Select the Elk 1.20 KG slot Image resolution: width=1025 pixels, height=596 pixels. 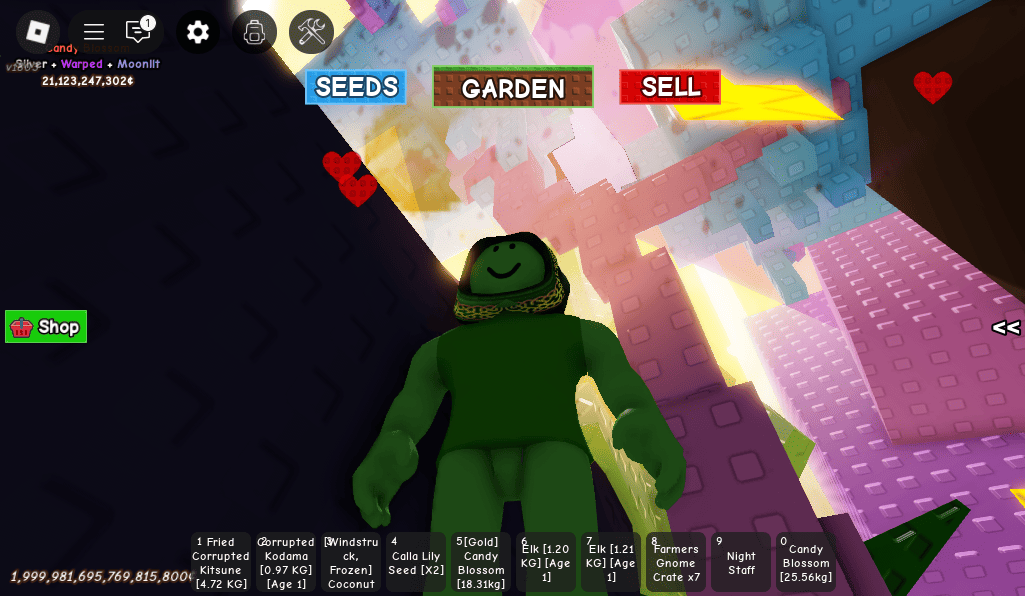point(546,562)
